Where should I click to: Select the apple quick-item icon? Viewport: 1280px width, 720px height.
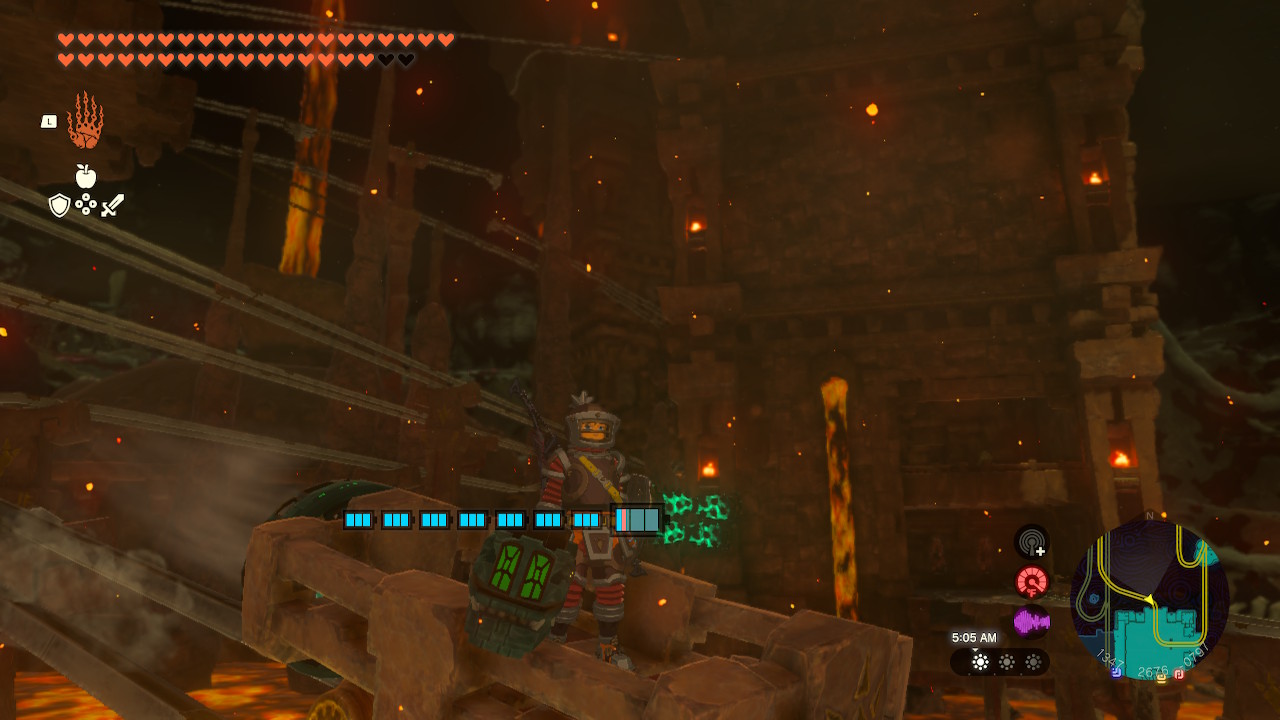[x=86, y=177]
